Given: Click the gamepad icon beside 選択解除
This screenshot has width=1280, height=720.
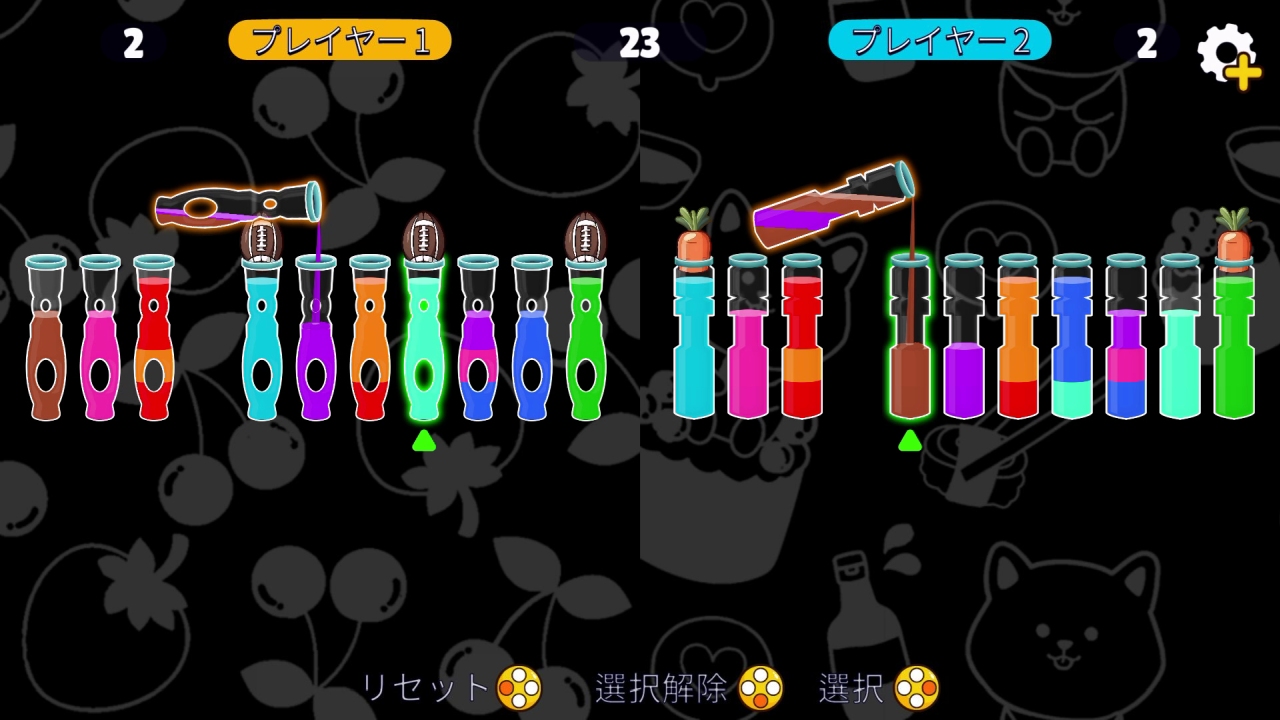Looking at the screenshot, I should [761, 687].
